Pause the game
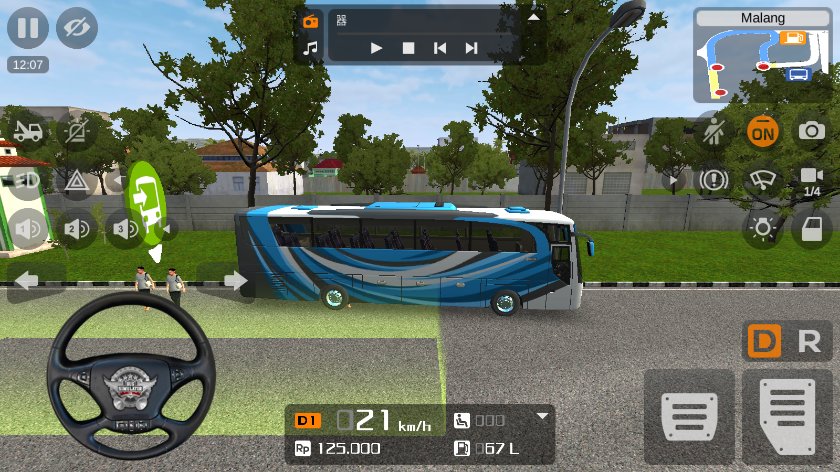 [28, 28]
